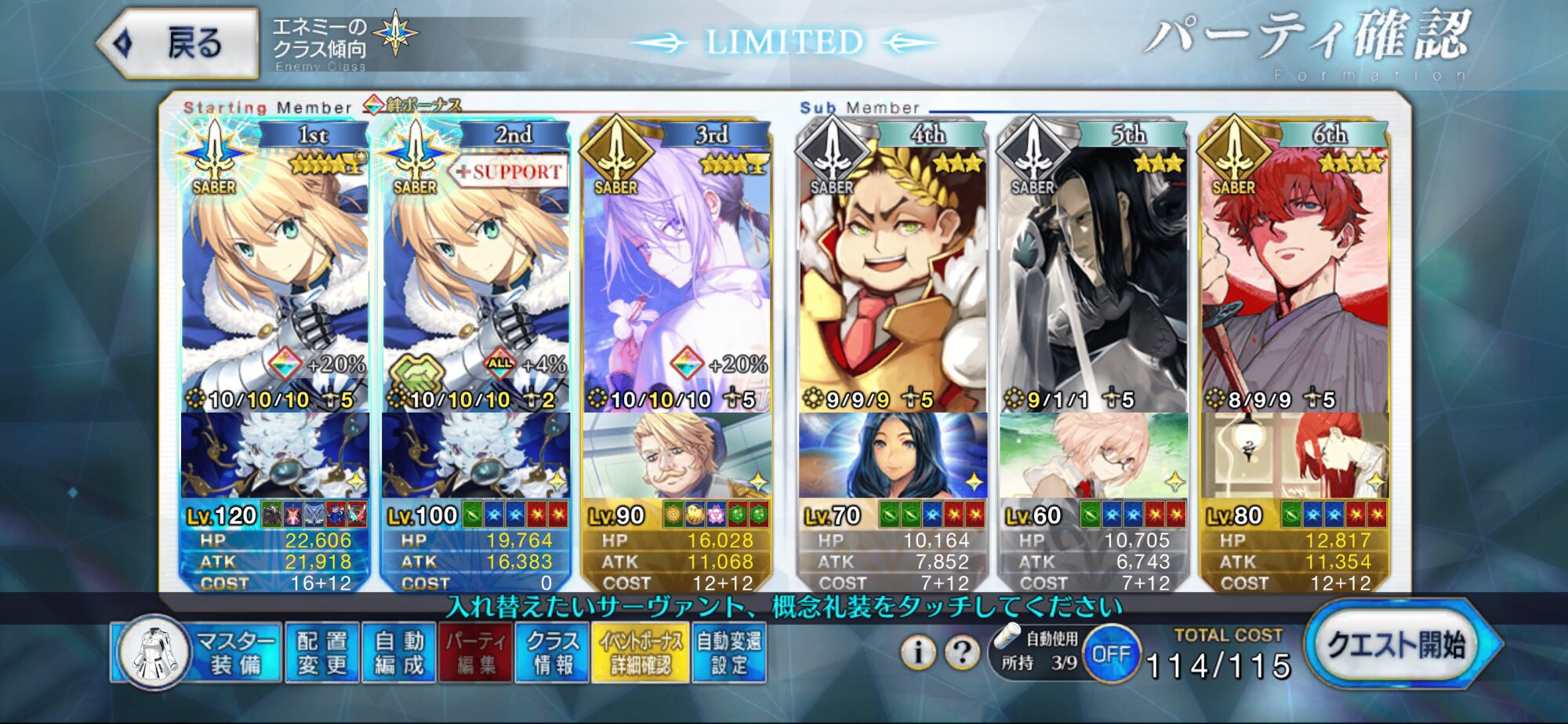This screenshot has height=724, width=1568.
Task: Click the info 'i' icon
Action: (918, 651)
